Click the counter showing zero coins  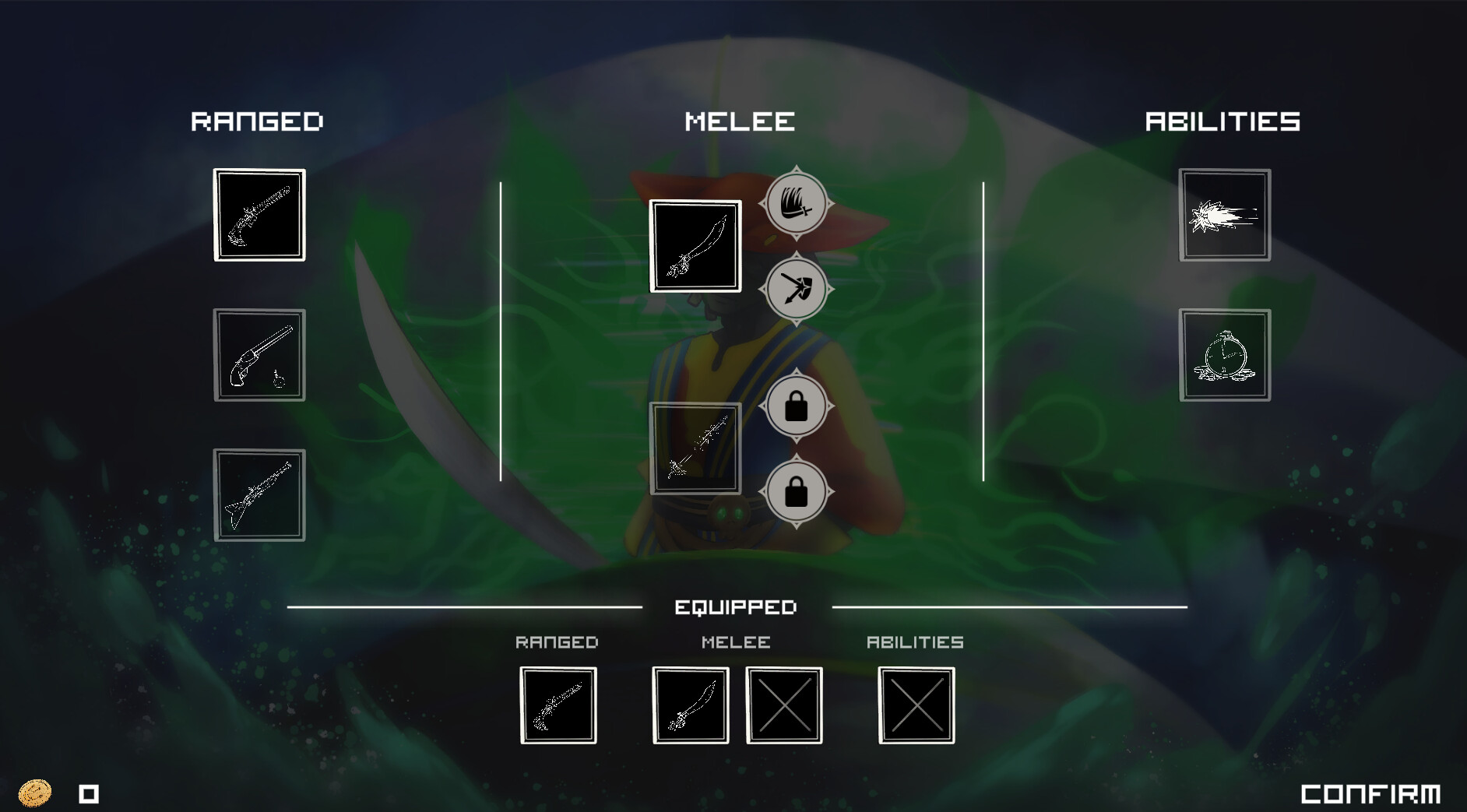[x=88, y=793]
